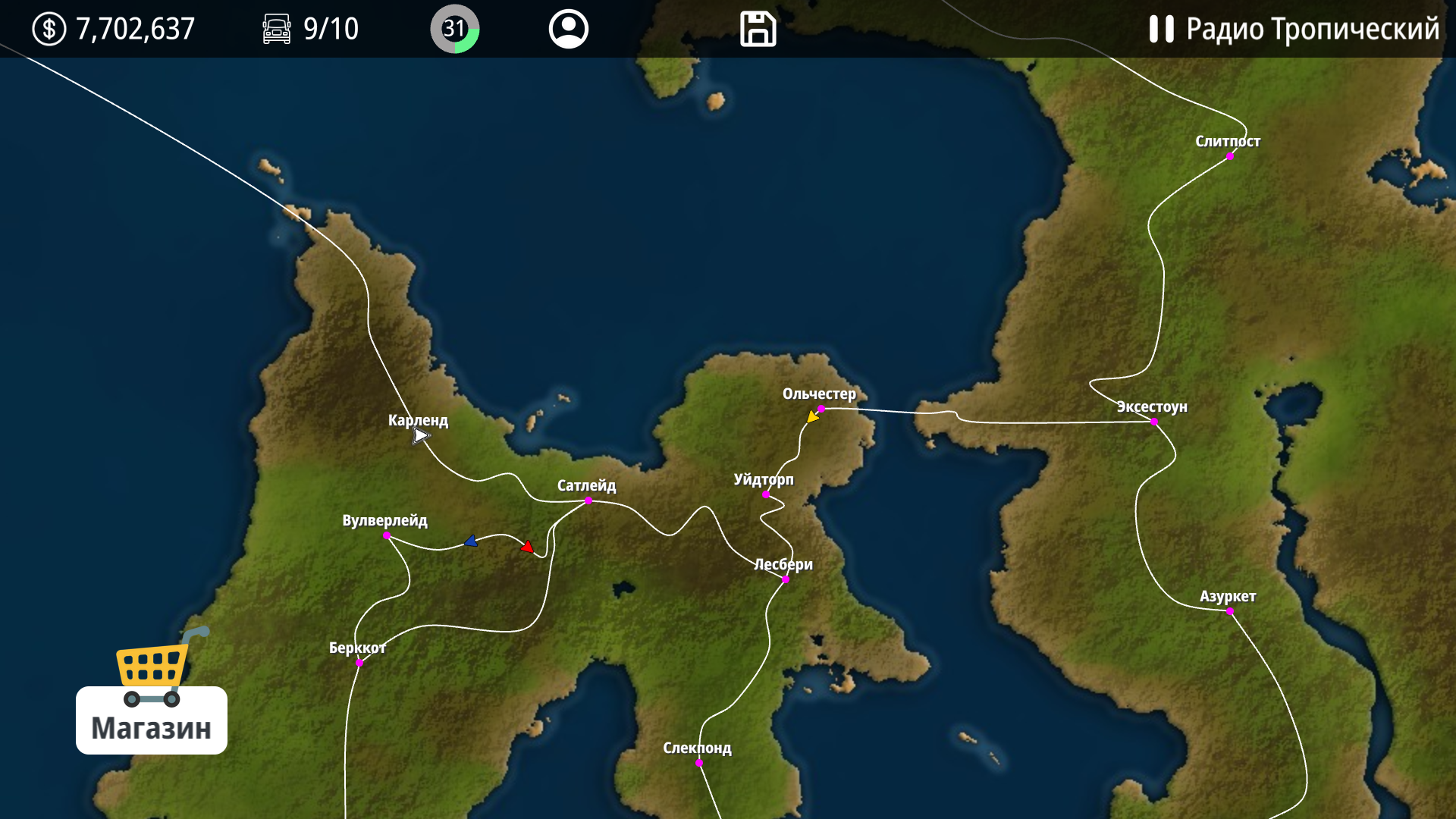Click the Слитпост city marker

tap(1229, 155)
